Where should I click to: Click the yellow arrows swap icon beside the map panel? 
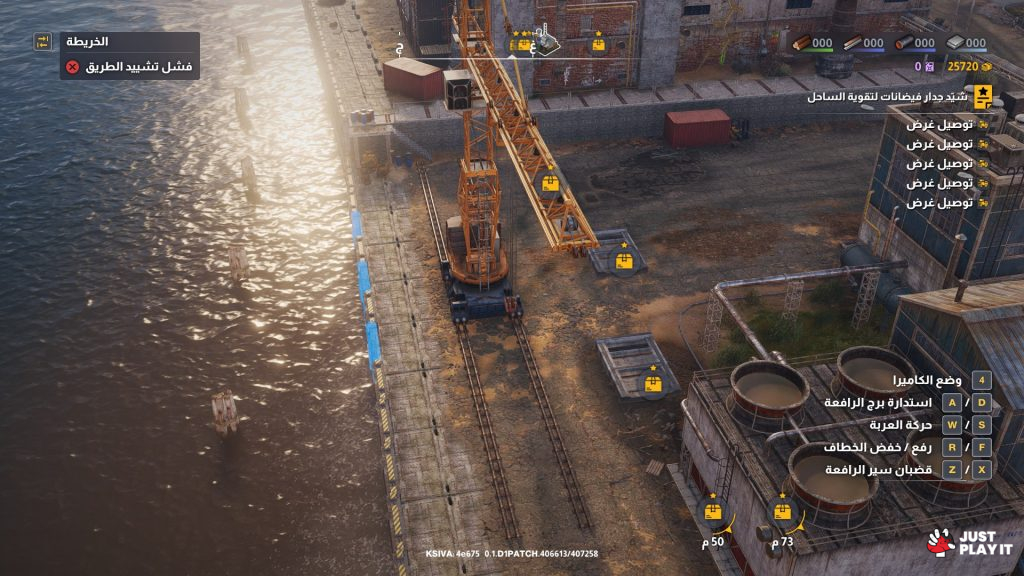click(42, 41)
